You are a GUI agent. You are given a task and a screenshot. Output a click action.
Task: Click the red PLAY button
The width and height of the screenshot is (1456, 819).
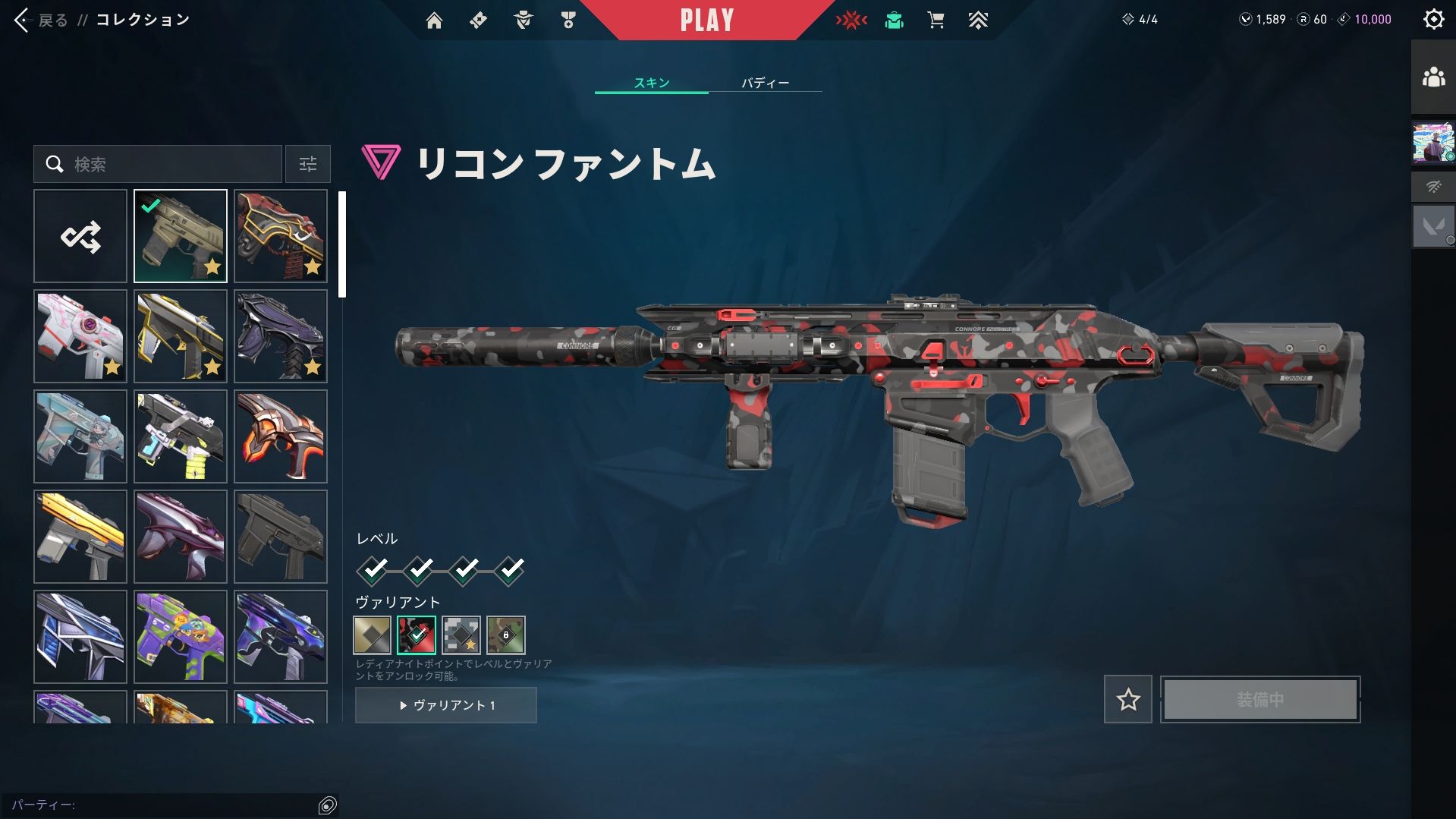tap(706, 20)
